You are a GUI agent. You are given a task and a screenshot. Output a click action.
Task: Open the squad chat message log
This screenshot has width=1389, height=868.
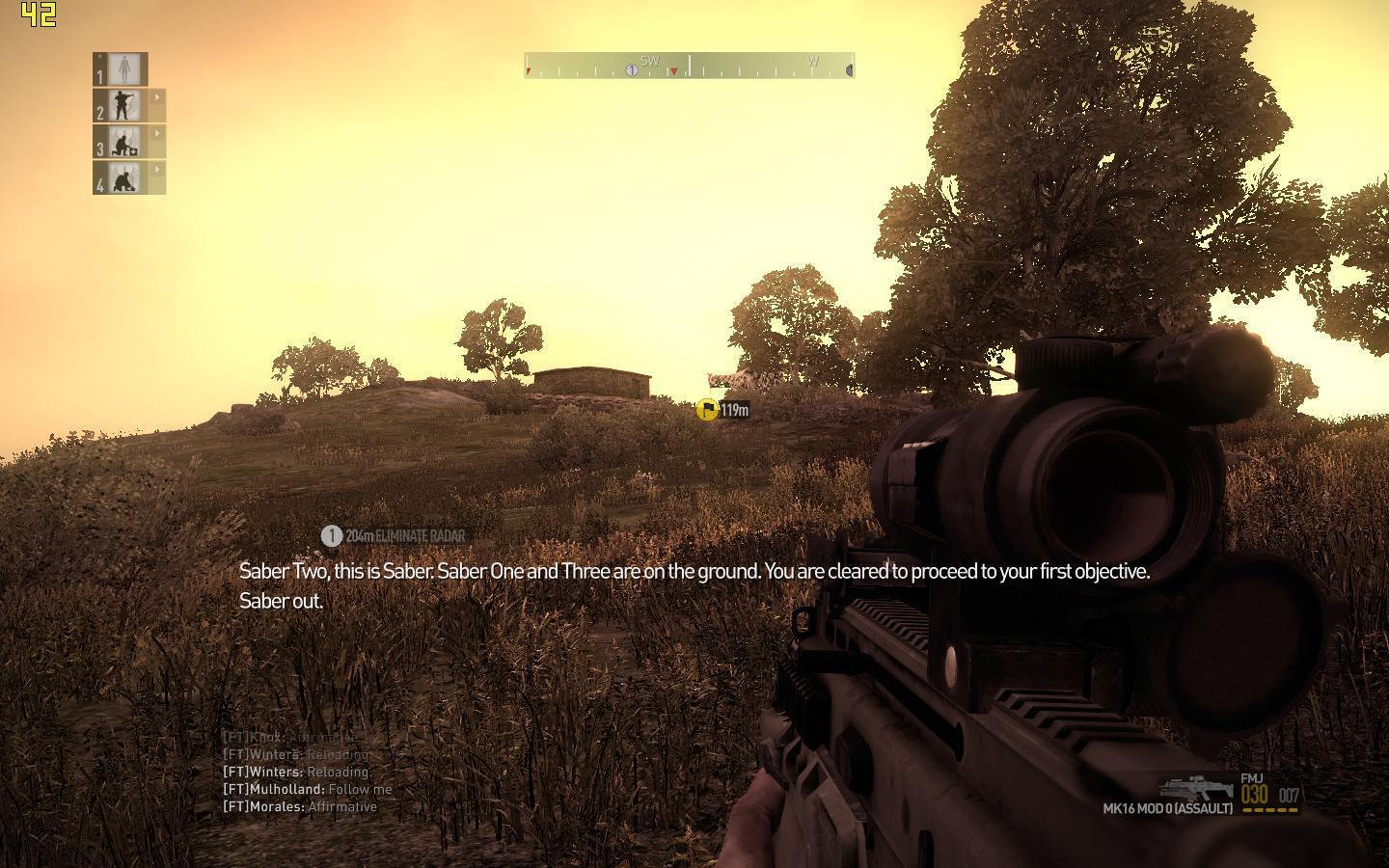click(307, 772)
